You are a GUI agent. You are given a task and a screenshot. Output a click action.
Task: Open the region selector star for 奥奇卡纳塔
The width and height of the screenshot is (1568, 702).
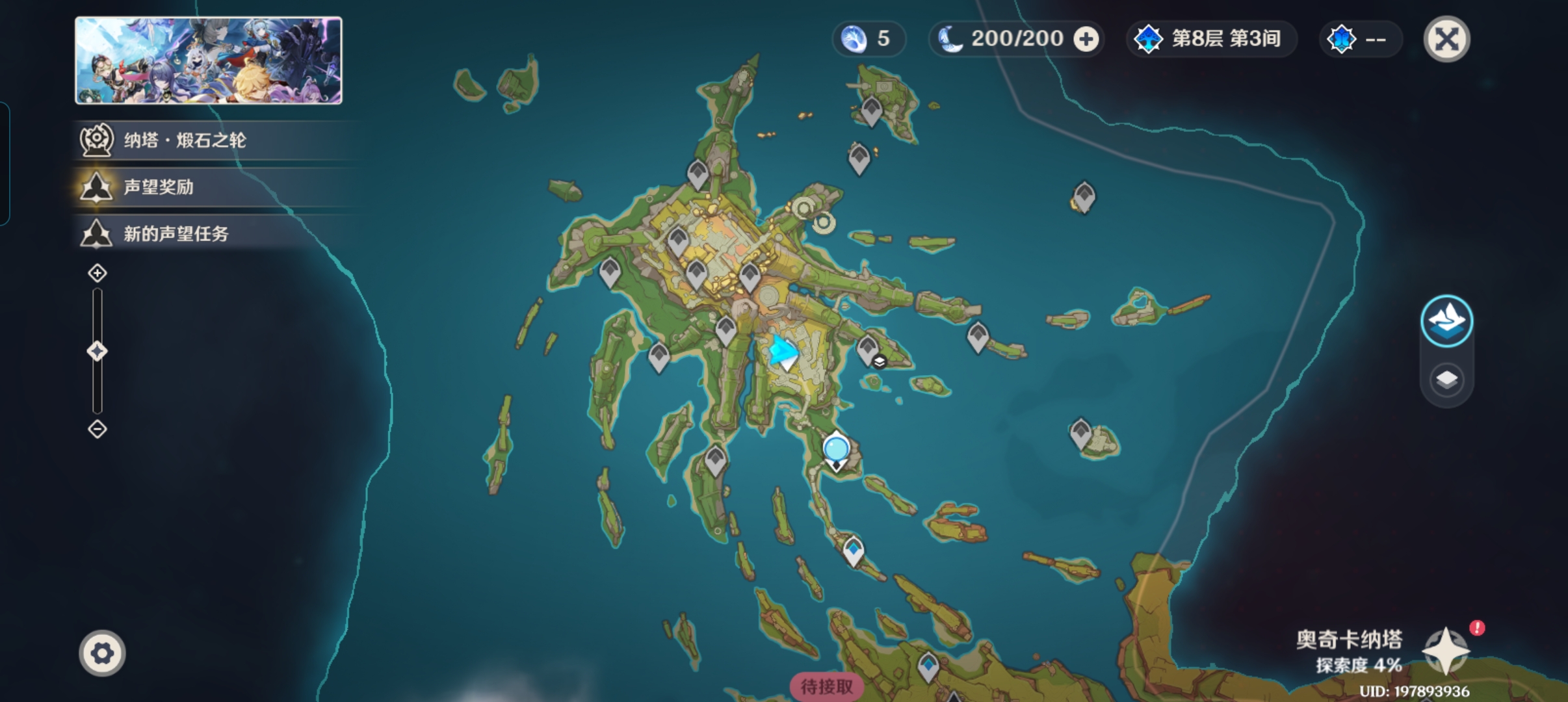(x=1445, y=650)
